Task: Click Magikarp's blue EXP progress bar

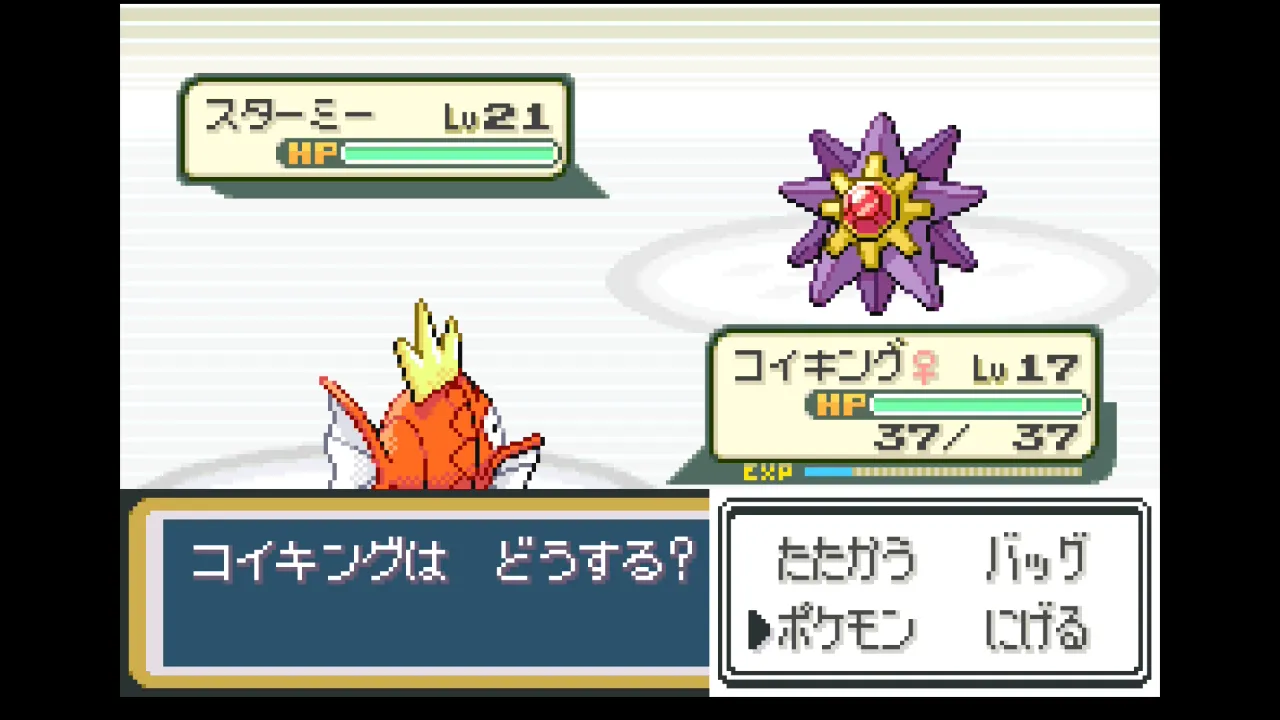Action: (830, 472)
